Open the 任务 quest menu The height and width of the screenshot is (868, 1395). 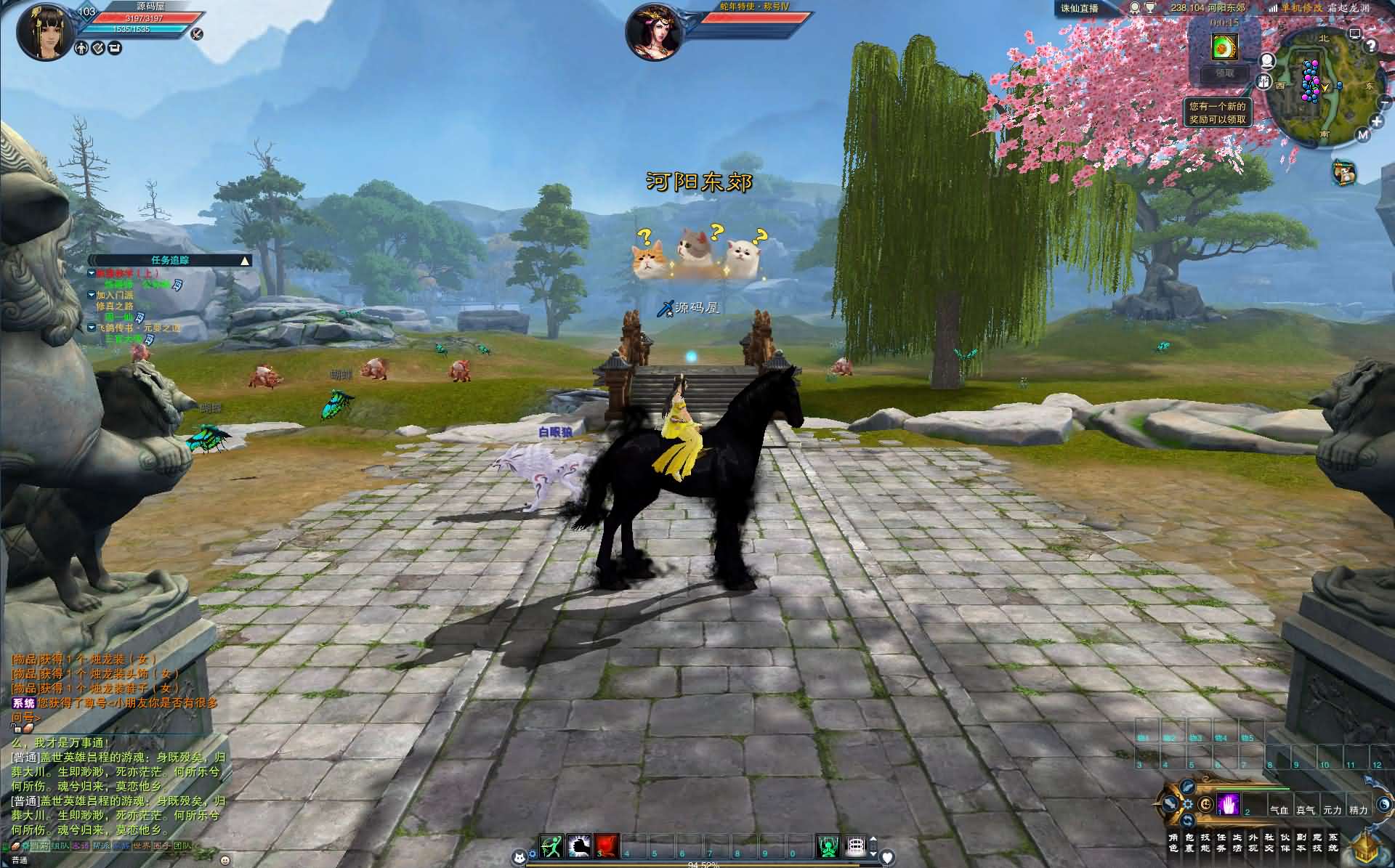pos(1221,843)
